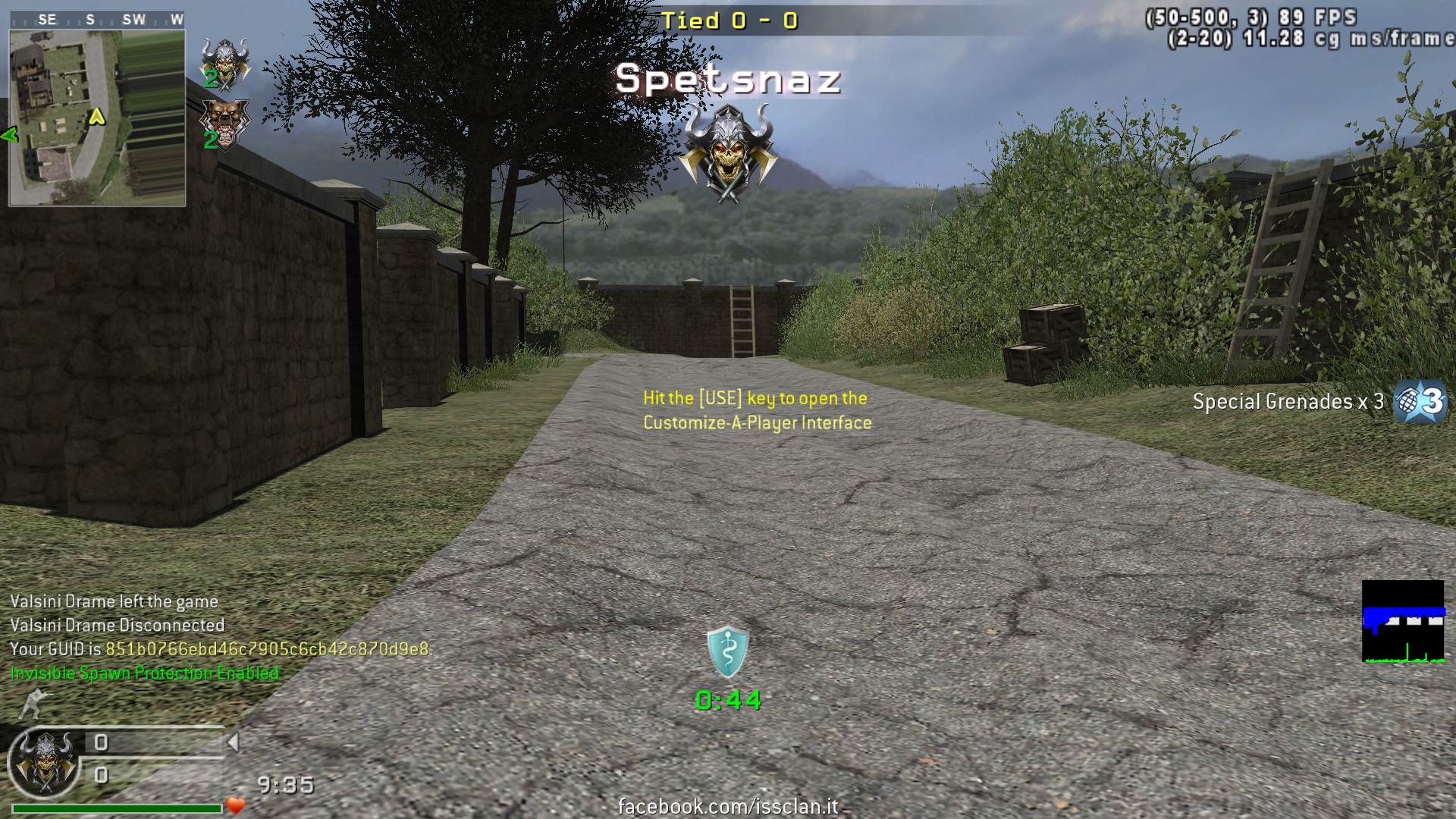
Task: Click the minimap in the corner
Action: click(x=97, y=118)
